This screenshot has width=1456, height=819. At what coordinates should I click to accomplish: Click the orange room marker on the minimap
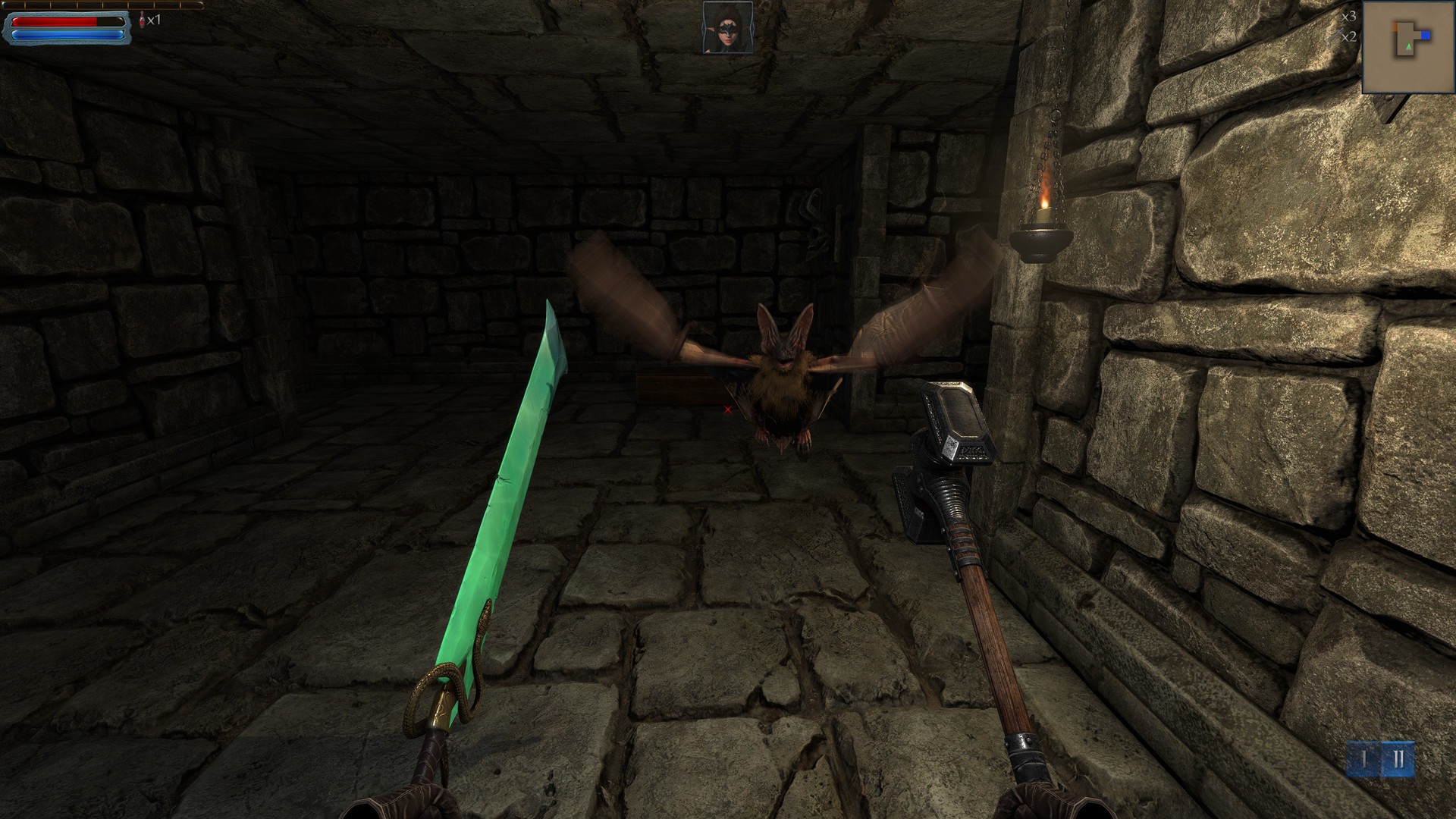click(1394, 27)
